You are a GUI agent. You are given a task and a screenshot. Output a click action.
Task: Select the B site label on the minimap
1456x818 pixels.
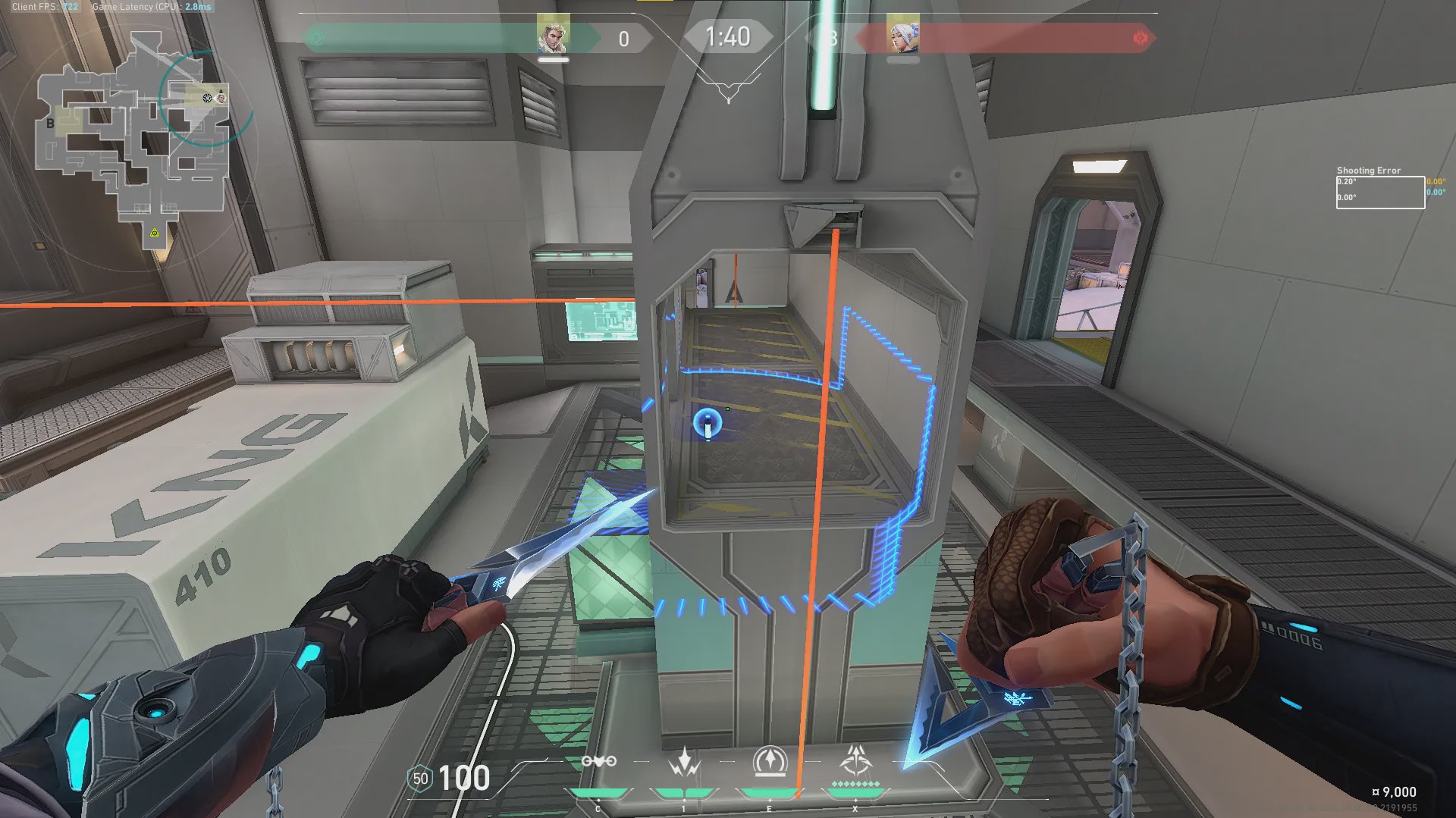[50, 123]
